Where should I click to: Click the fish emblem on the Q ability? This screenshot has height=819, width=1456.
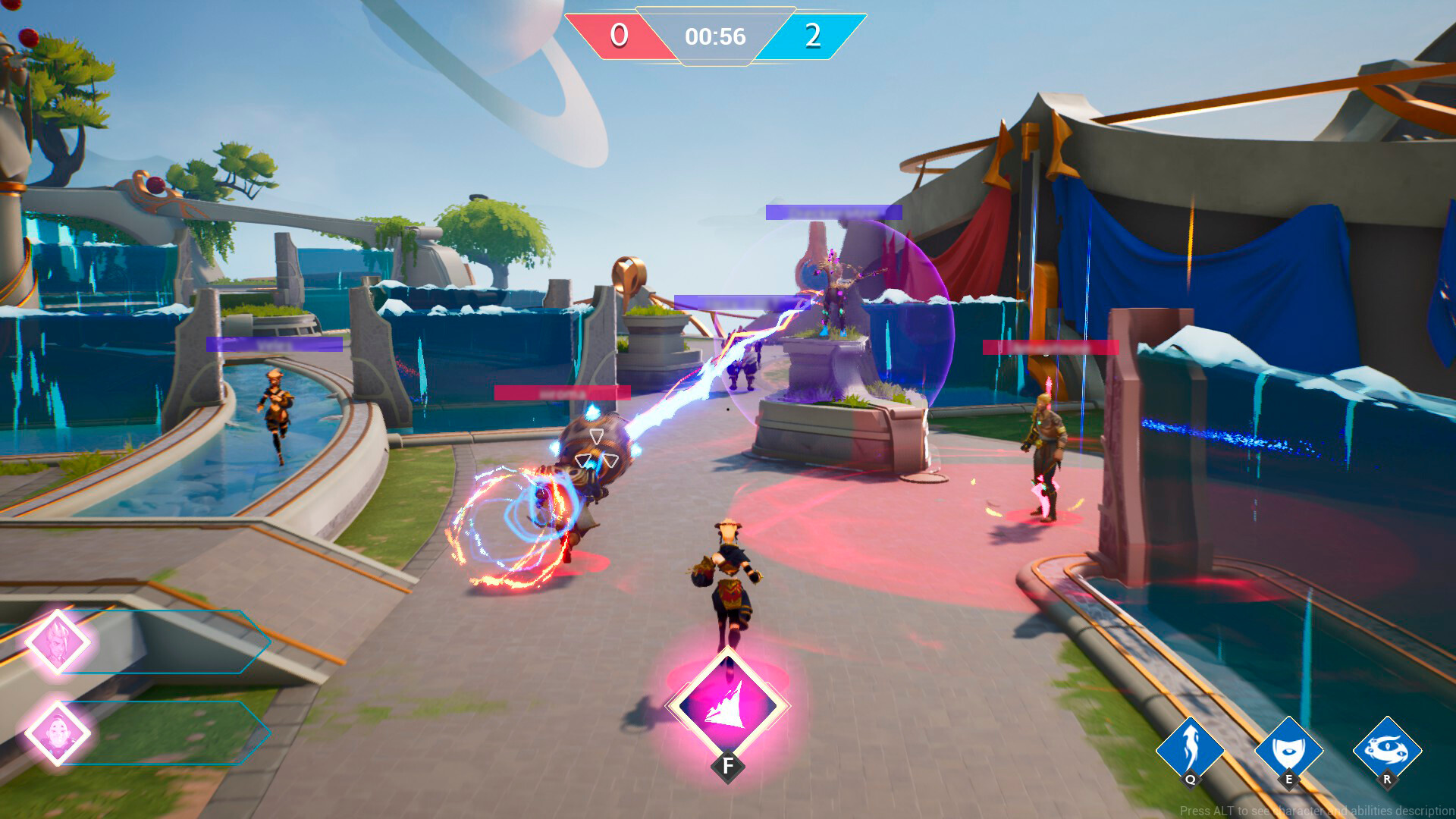1192,745
